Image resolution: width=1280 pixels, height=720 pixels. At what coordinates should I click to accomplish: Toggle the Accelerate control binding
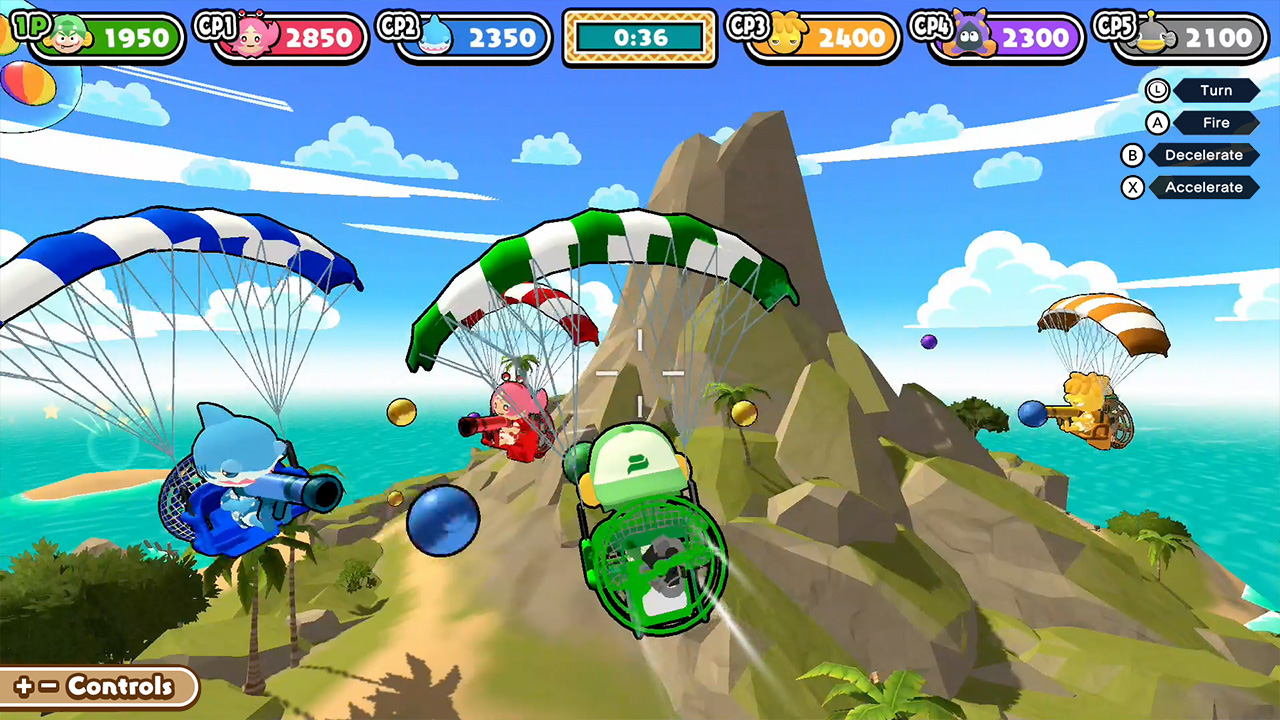click(x=1203, y=187)
